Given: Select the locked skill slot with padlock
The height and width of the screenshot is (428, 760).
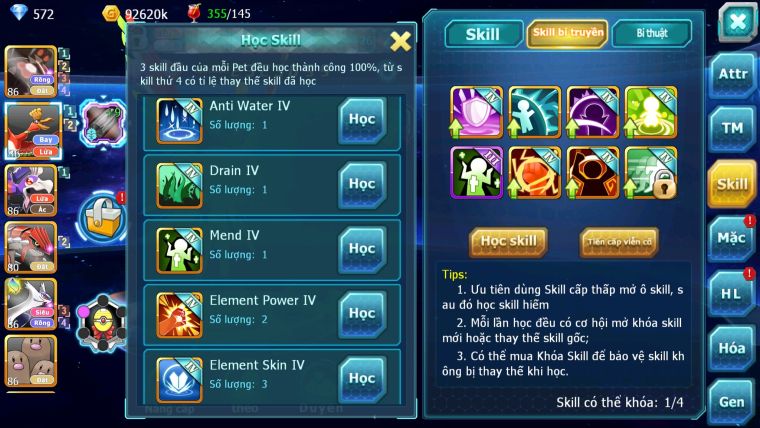Looking at the screenshot, I should click(651, 172).
